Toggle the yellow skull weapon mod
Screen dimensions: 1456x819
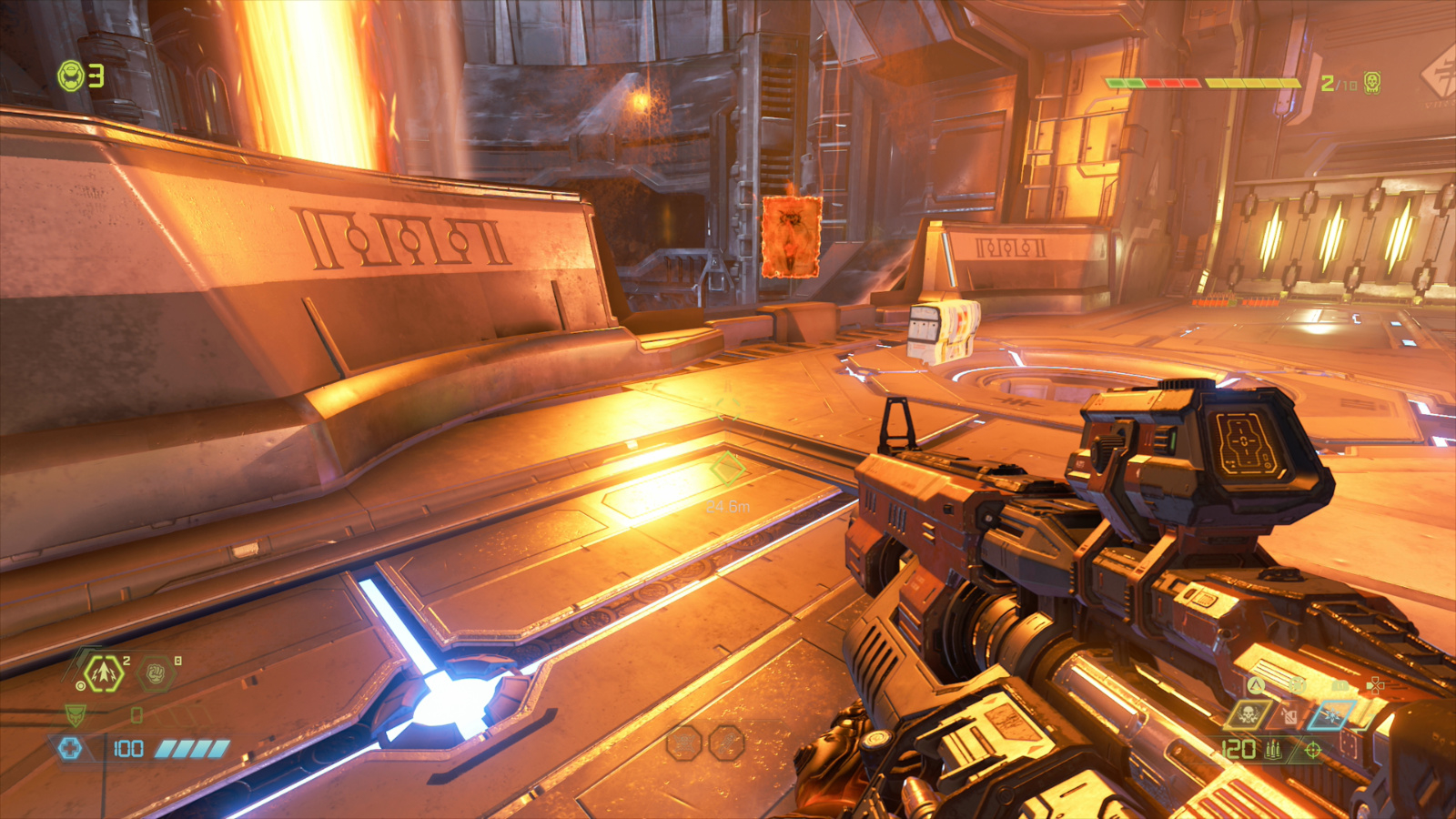(1248, 715)
